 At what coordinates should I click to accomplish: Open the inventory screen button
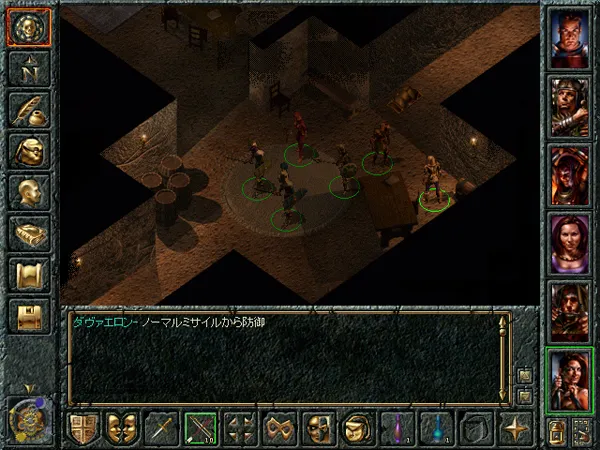point(29,150)
